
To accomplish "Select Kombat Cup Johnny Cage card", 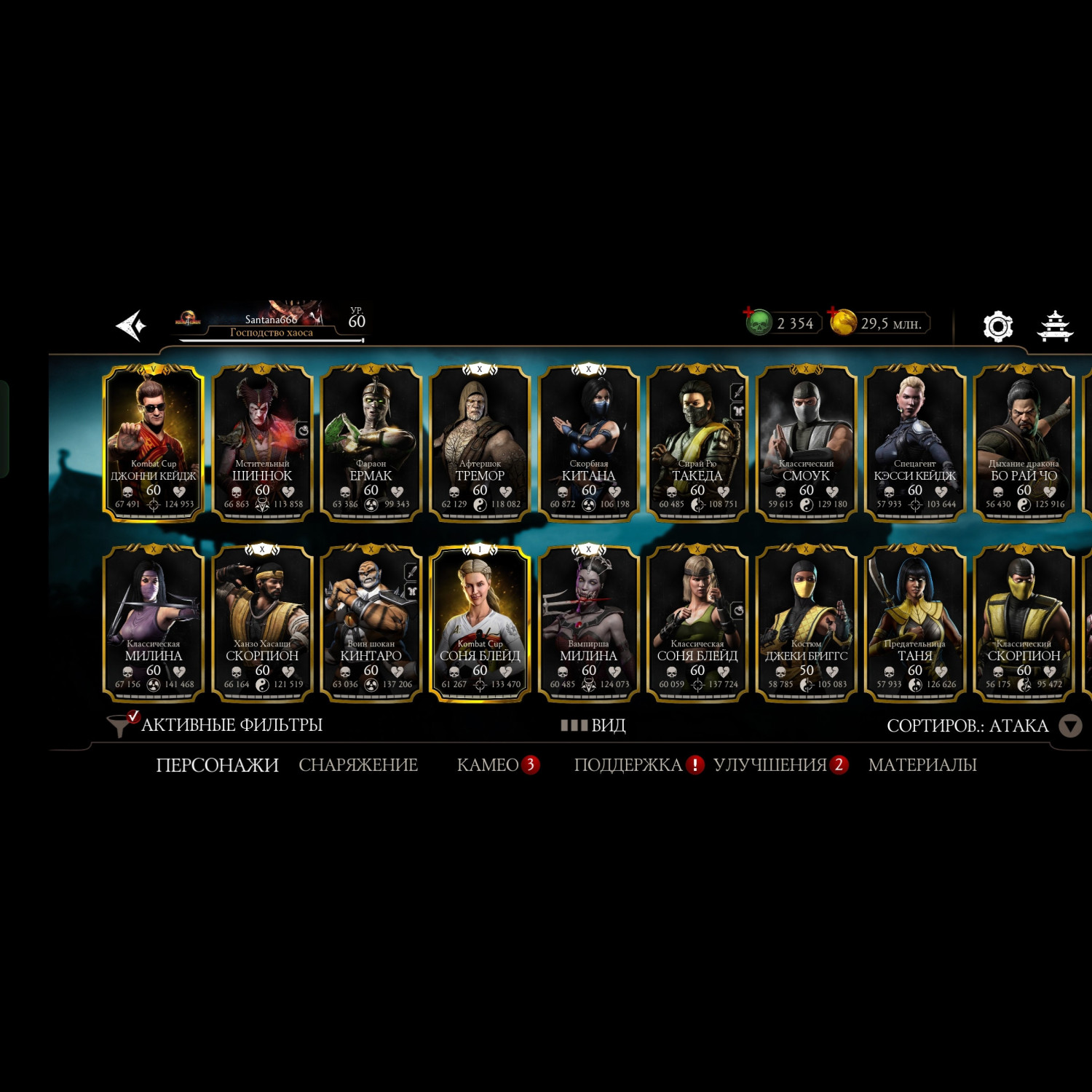I will (153, 443).
